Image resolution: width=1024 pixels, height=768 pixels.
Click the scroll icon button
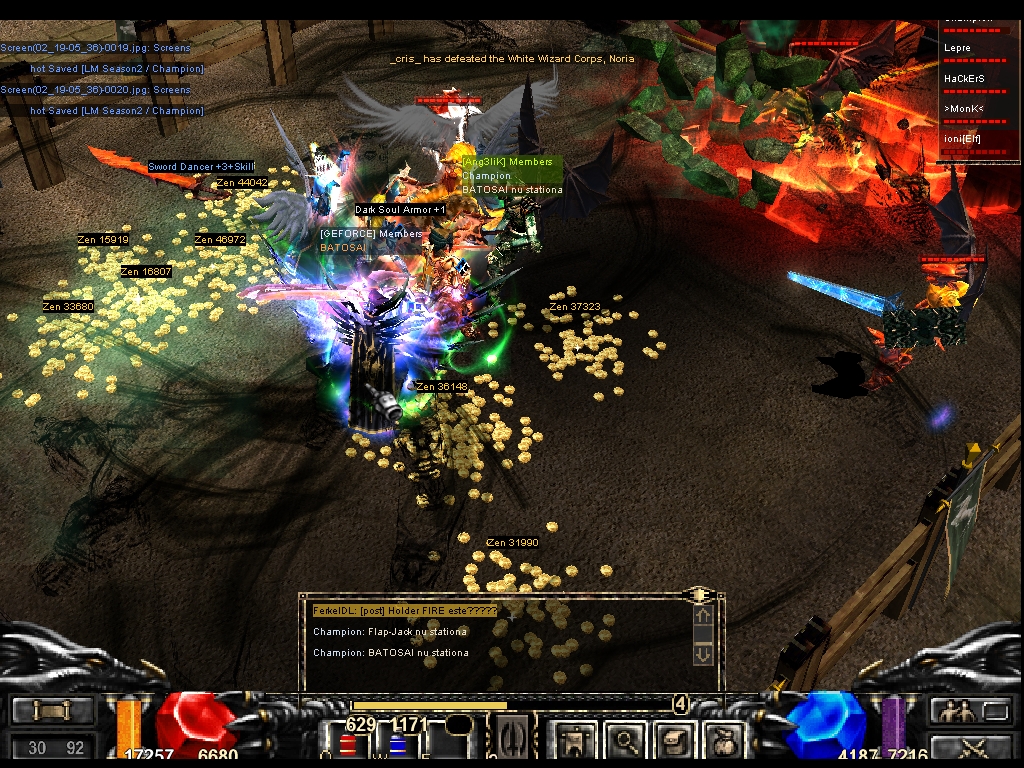point(673,741)
